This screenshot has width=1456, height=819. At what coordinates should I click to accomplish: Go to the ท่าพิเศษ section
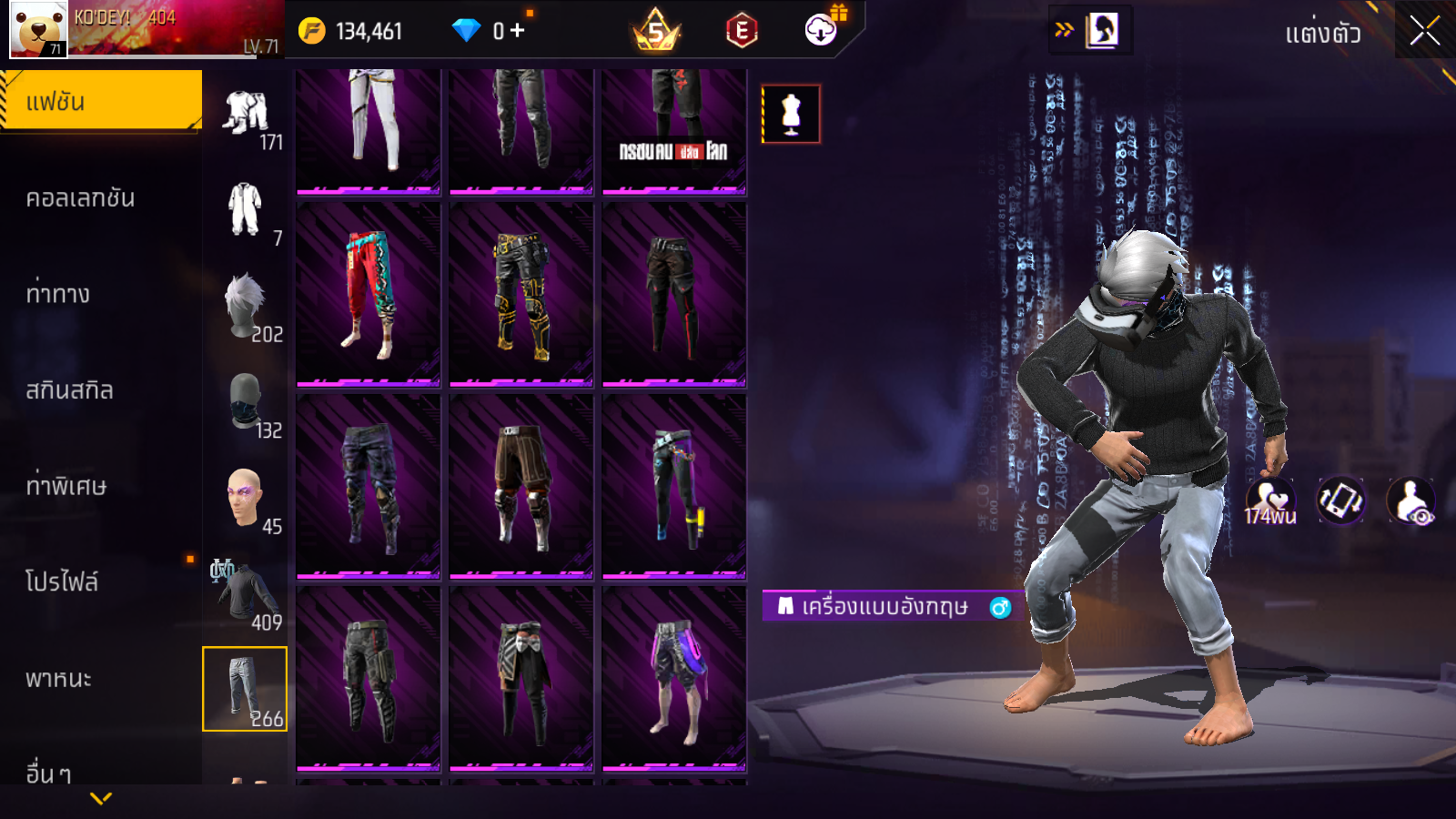[x=66, y=486]
